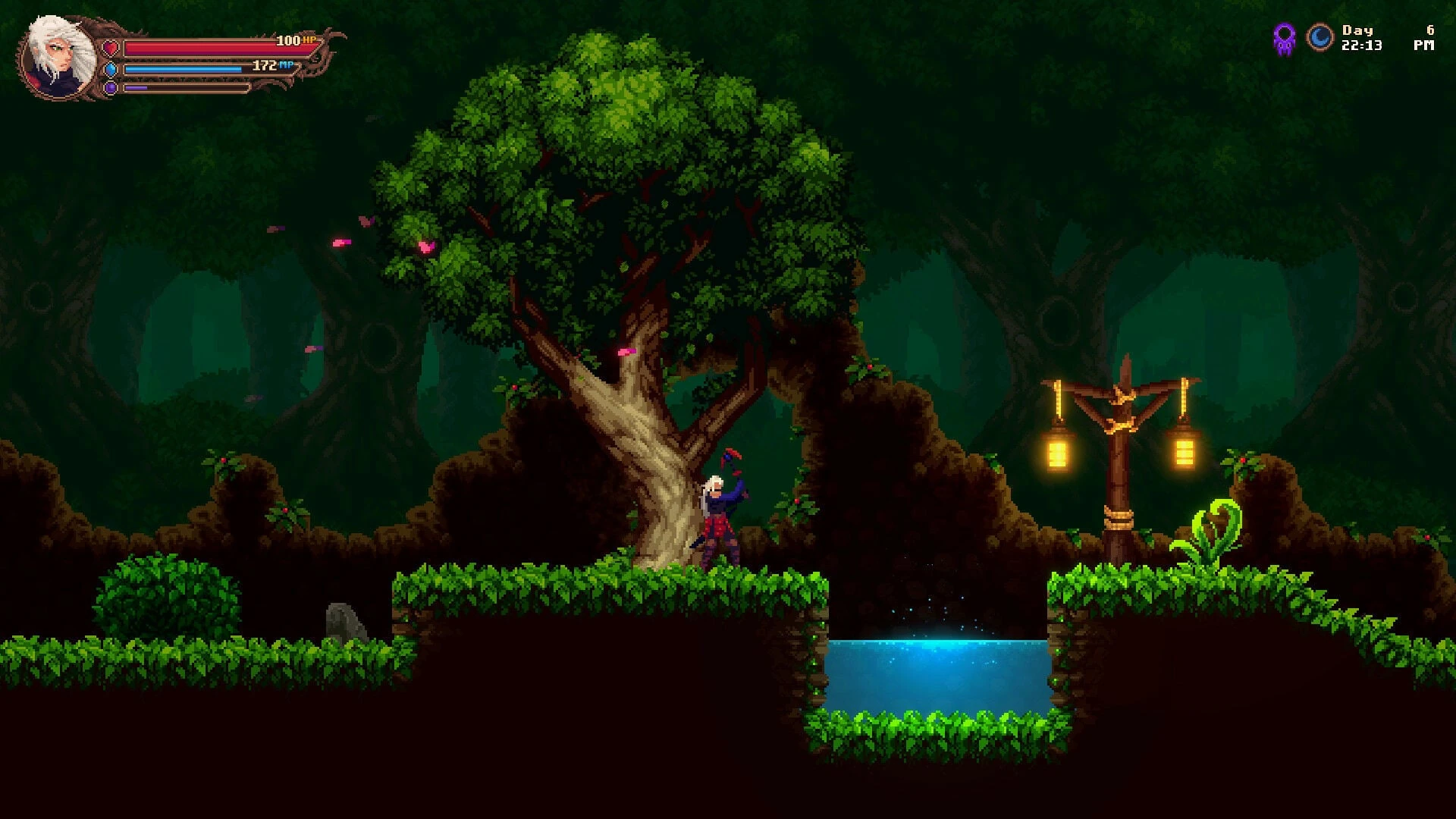Select the purple spirit icon
Viewport: 1456px width, 819px height.
tap(1284, 38)
